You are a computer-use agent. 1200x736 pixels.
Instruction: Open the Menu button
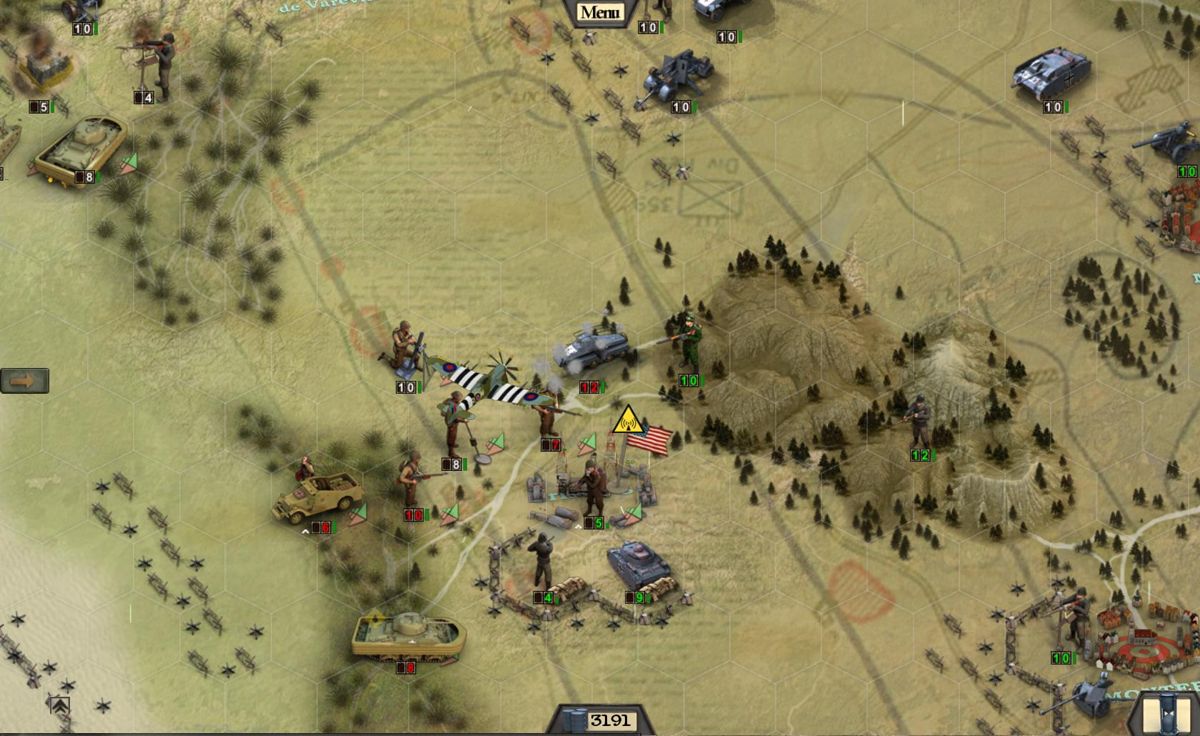click(x=599, y=13)
